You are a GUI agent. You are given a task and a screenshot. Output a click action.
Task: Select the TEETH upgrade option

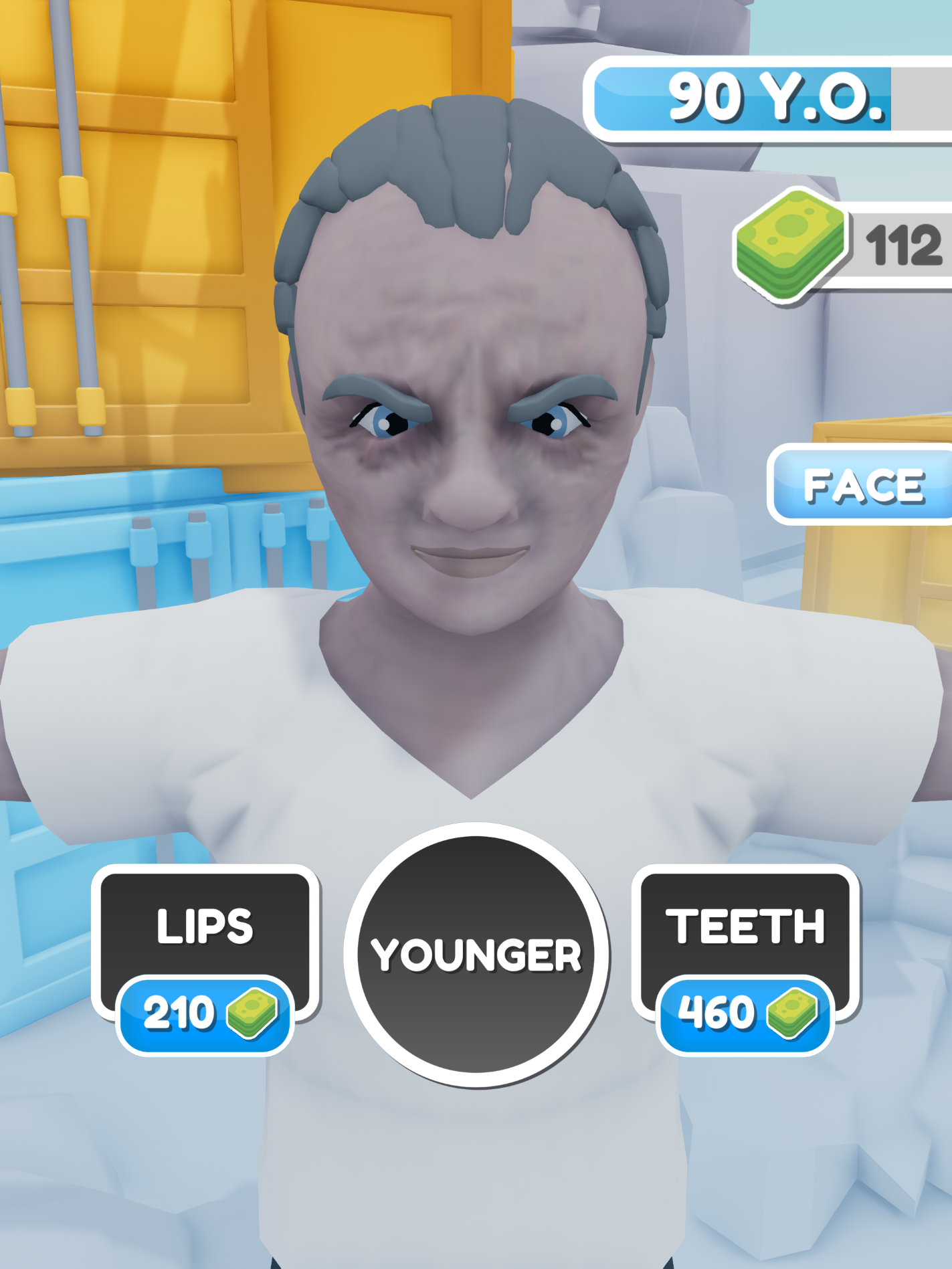[x=745, y=950]
